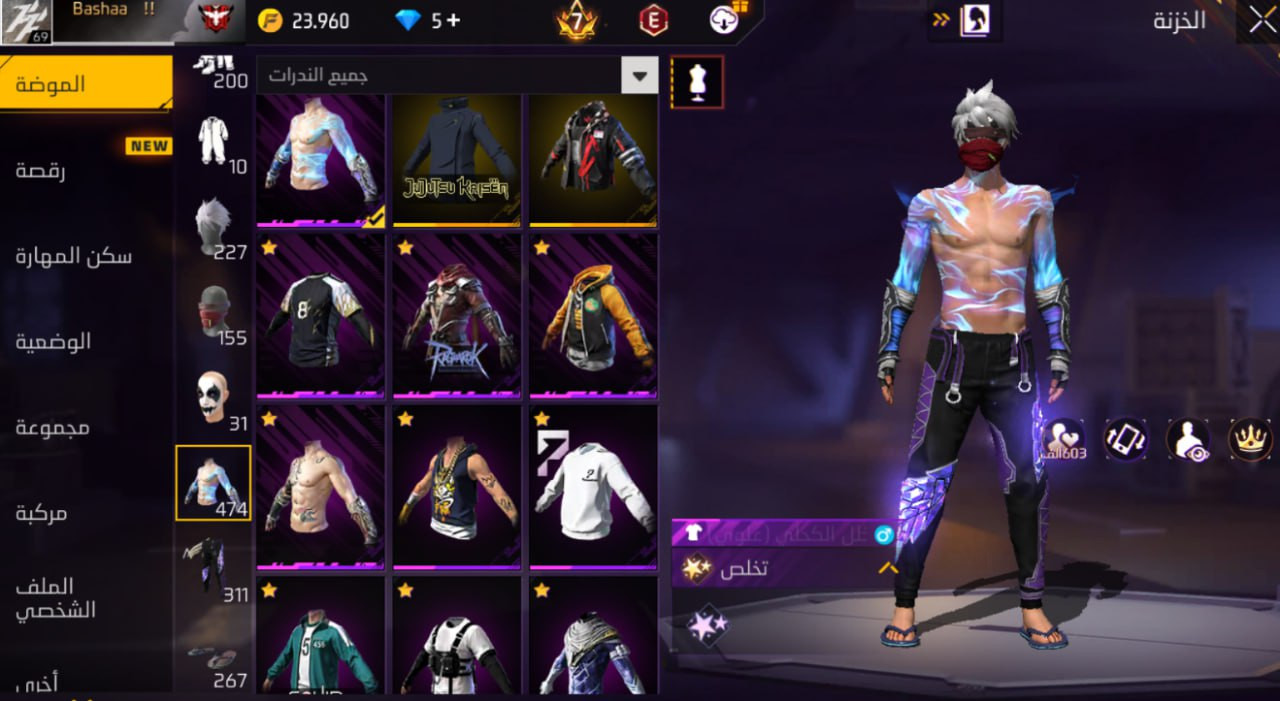Open the face paint category icon
The image size is (1280, 701).
[x=213, y=398]
